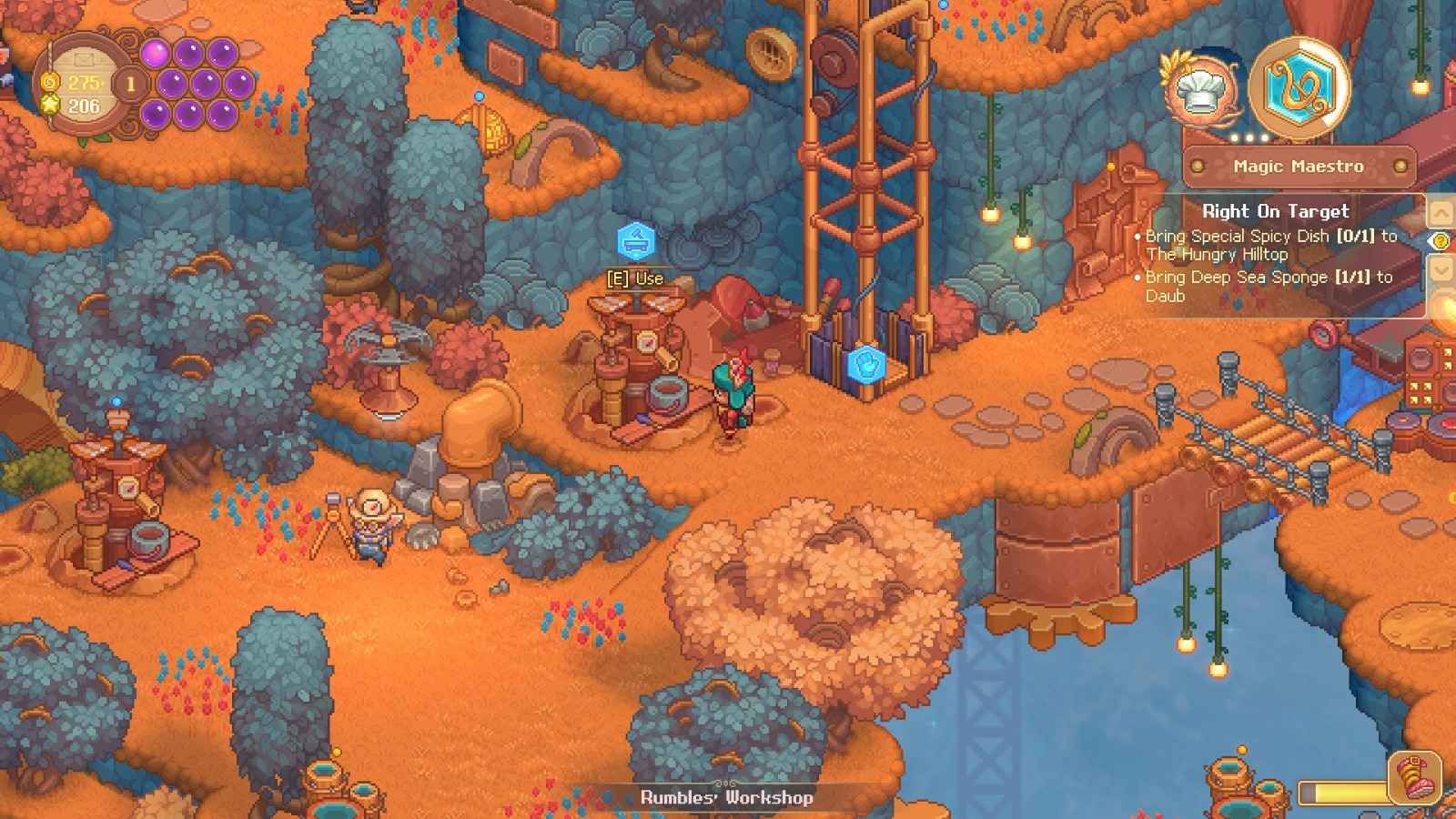Click the Bring Deep Sea Sponge to Daub objective
Screen dimensions: 1456x819
tap(1269, 287)
